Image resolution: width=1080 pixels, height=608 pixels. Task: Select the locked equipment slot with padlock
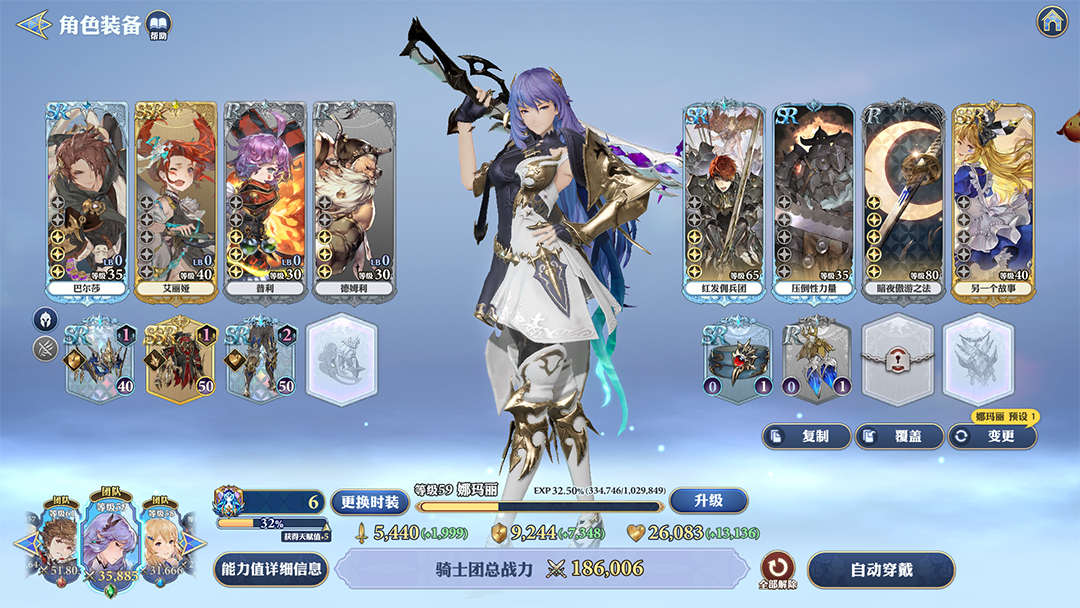(897, 360)
